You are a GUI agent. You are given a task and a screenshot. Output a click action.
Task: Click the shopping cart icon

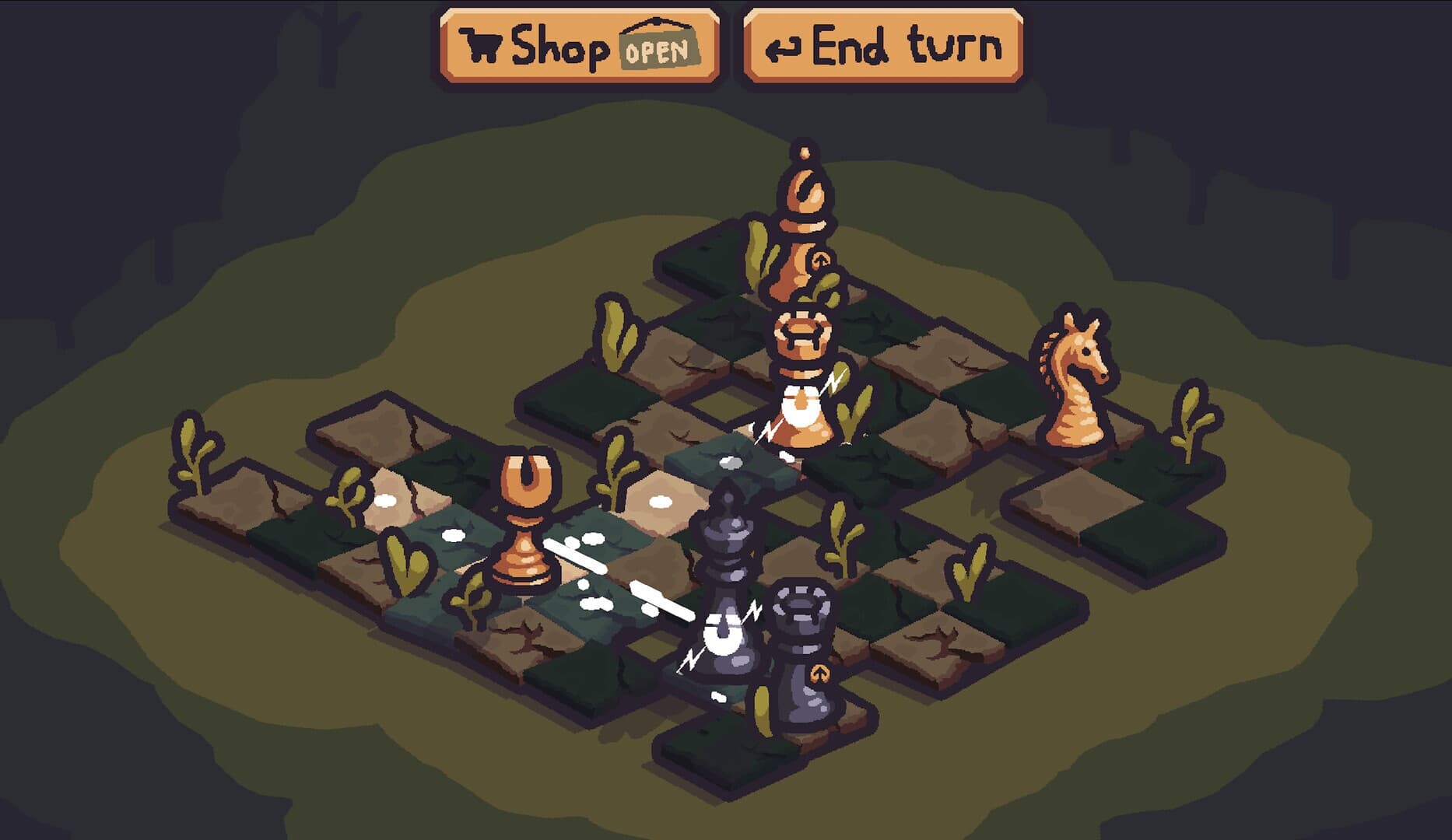480,45
